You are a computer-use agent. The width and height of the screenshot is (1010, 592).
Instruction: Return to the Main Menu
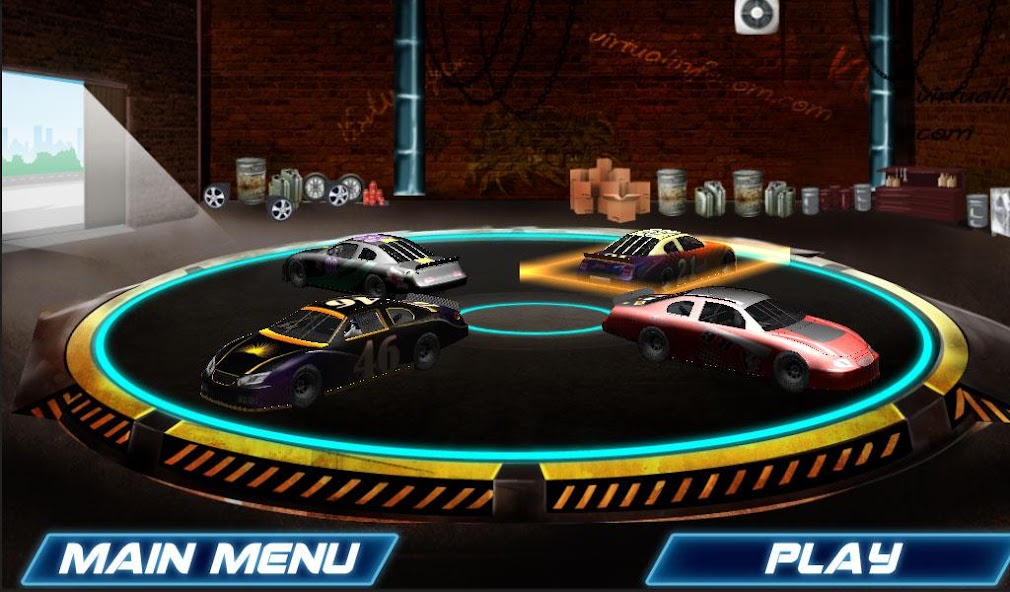(x=208, y=558)
